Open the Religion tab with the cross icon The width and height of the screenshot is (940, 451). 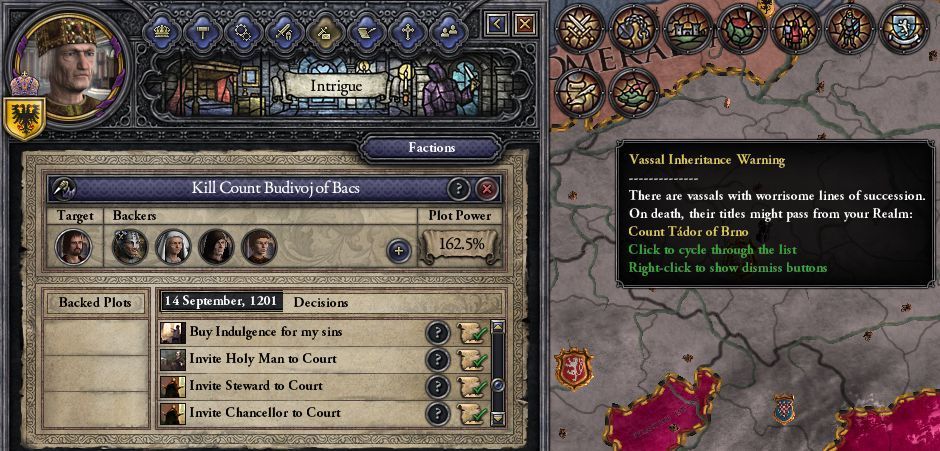[407, 30]
